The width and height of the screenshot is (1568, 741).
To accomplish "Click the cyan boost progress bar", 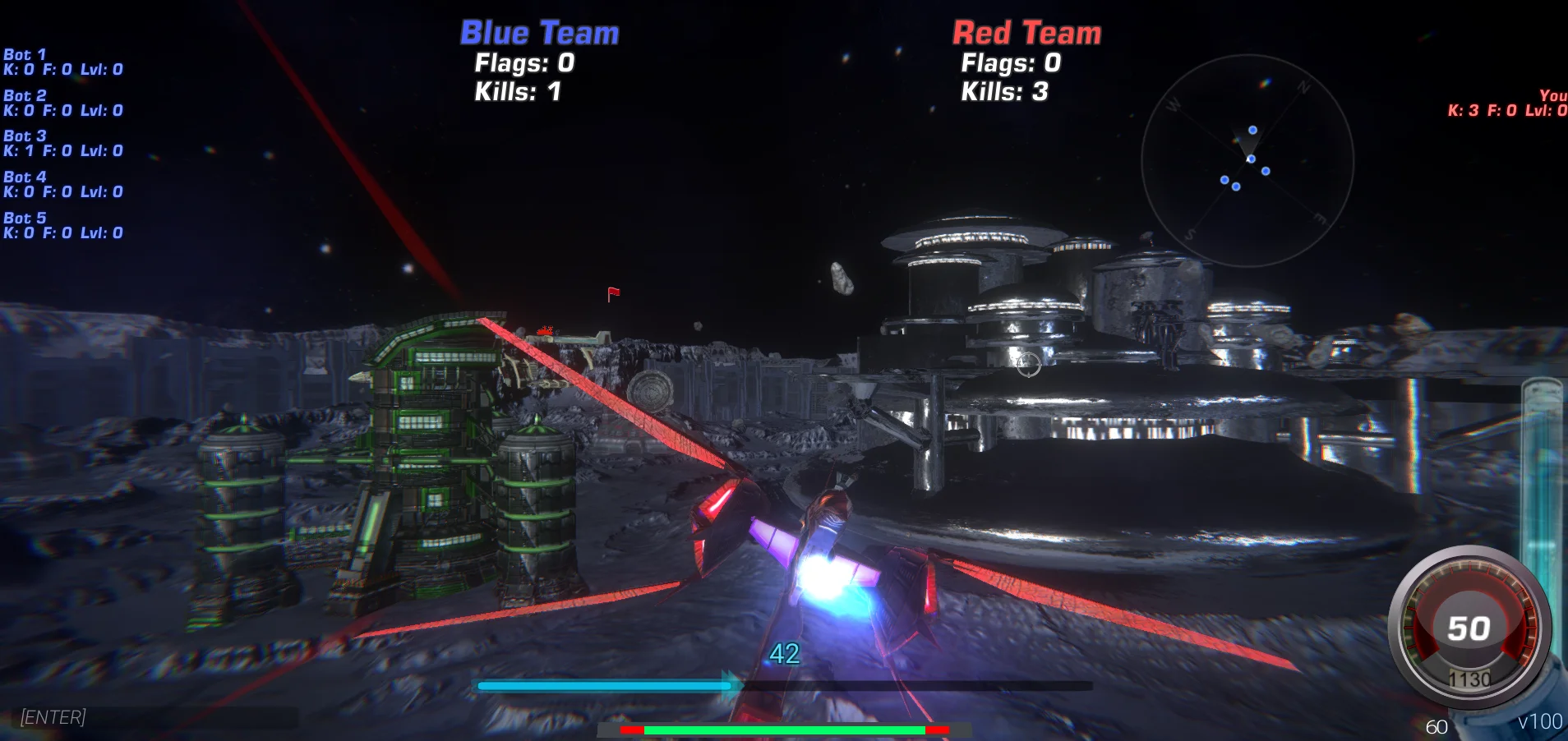I will tap(604, 684).
